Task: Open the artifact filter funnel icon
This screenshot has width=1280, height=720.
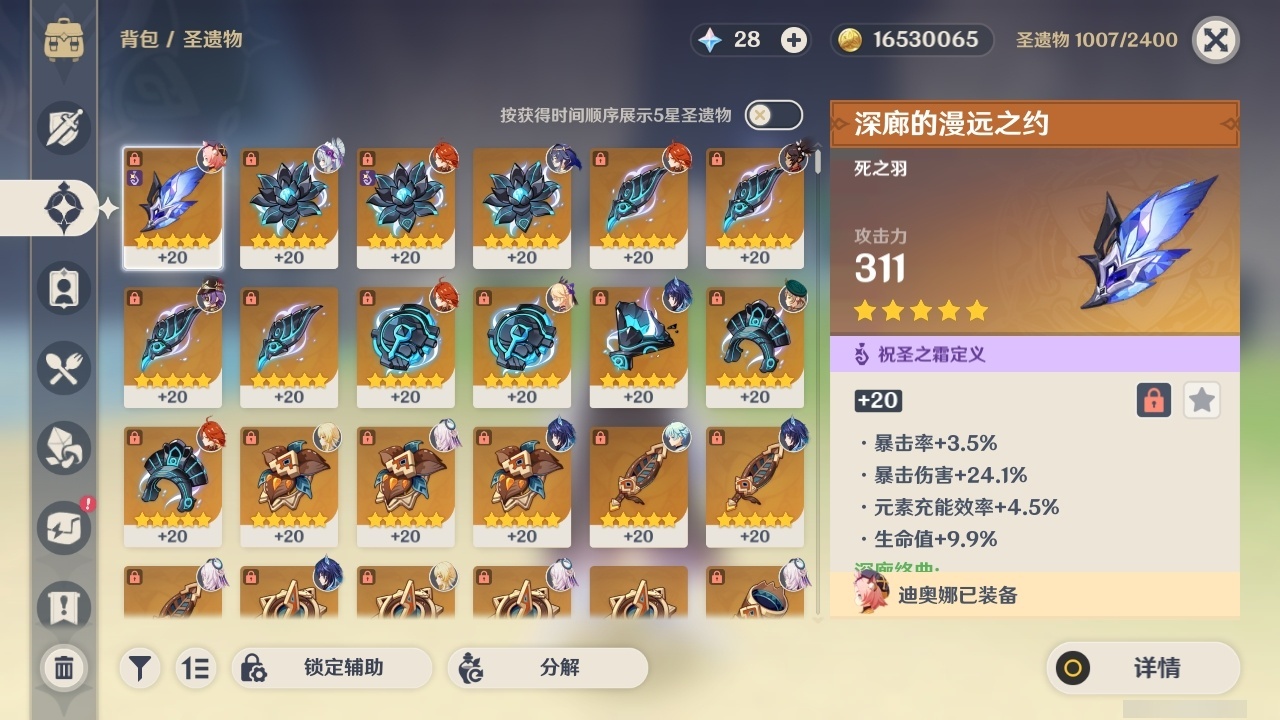Action: point(140,668)
